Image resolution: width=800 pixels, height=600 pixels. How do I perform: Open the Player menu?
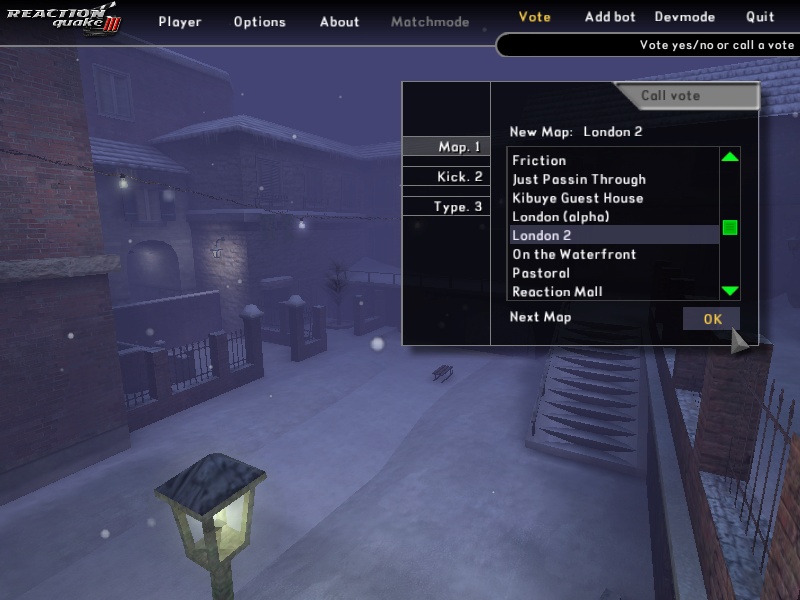[180, 21]
